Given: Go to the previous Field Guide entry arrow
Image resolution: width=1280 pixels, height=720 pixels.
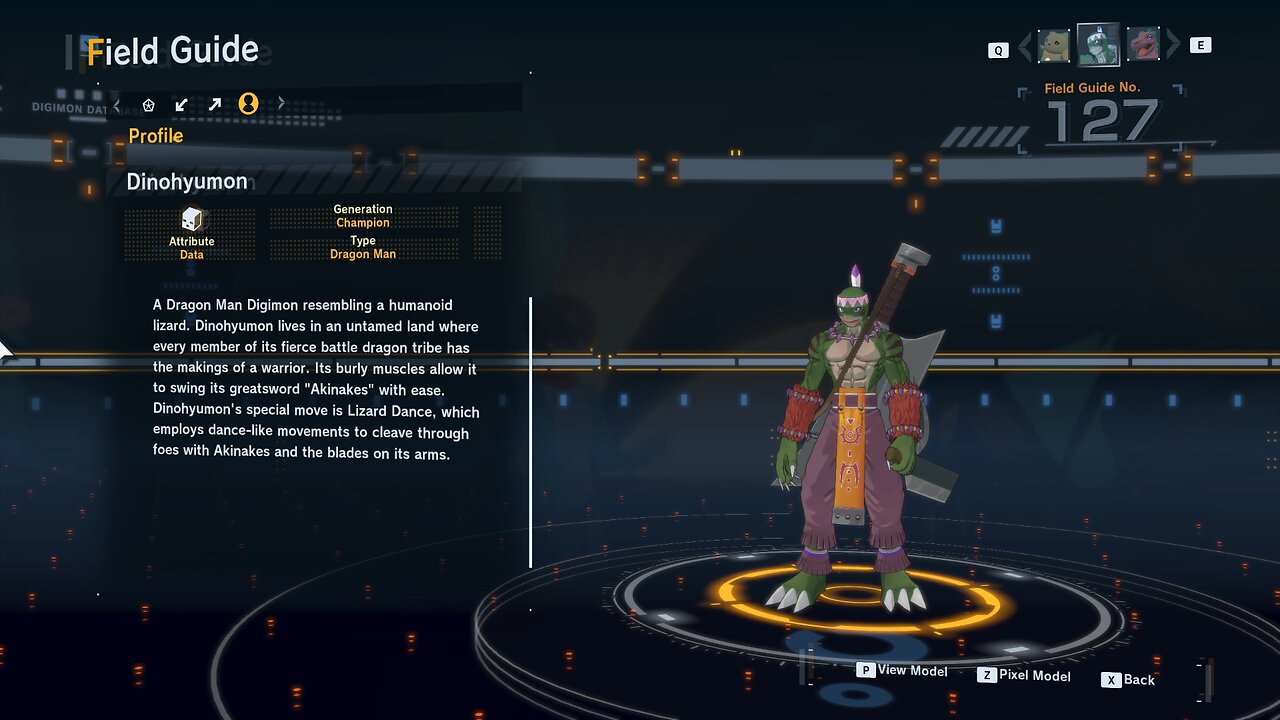Looking at the screenshot, I should coord(1024,46).
